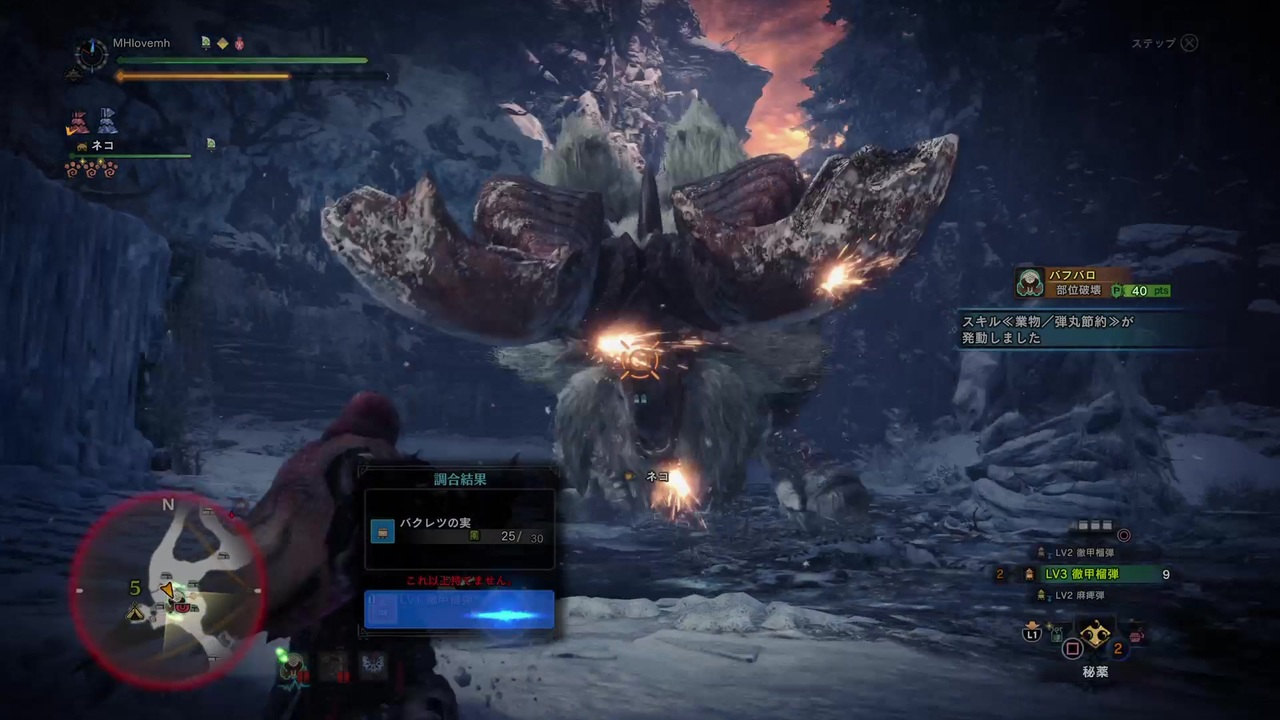Screen dimensions: 1280x720
Task: Click the Palico ネコ name tag
Action: pos(102,146)
